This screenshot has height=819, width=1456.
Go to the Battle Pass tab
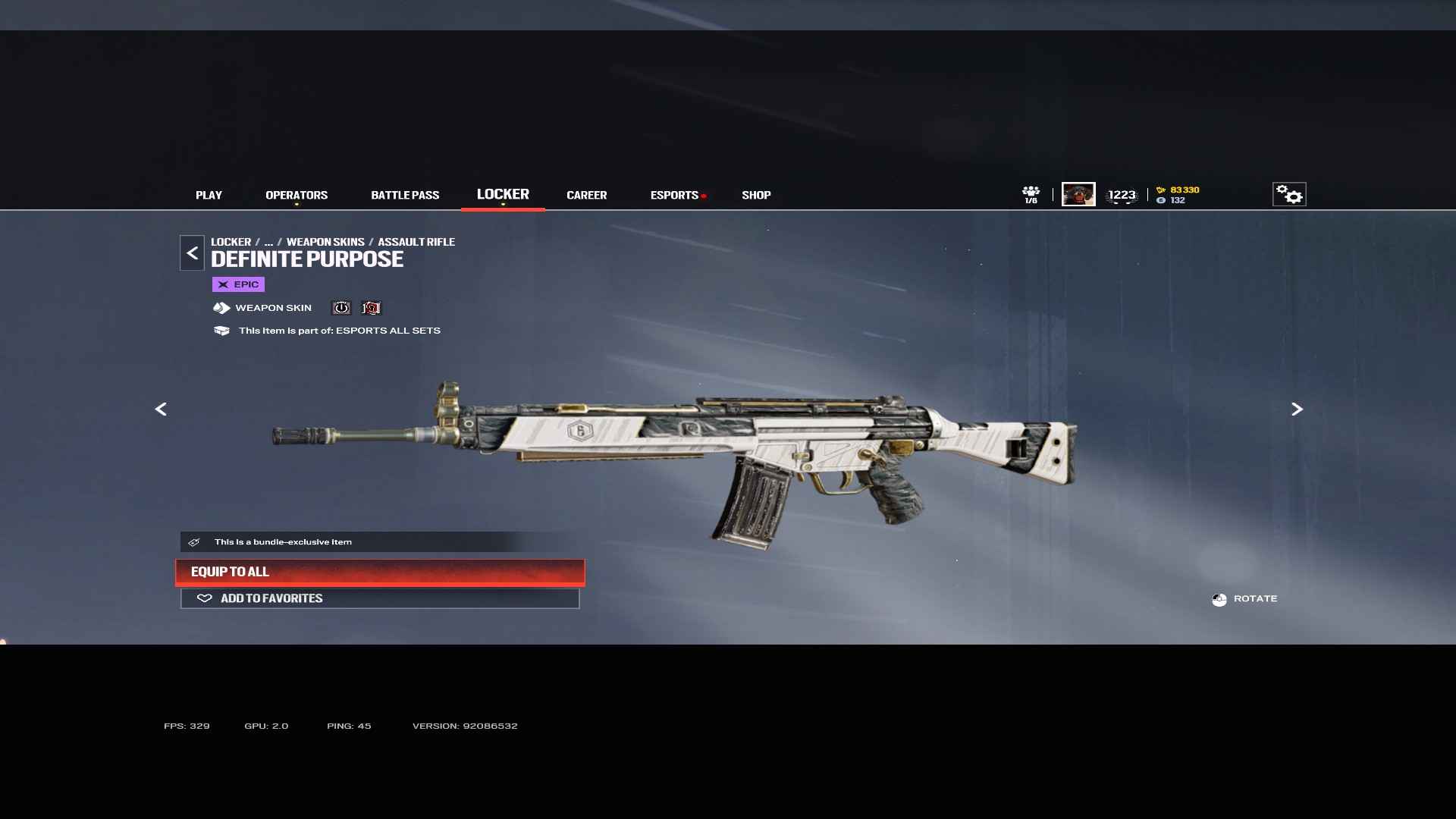point(405,195)
